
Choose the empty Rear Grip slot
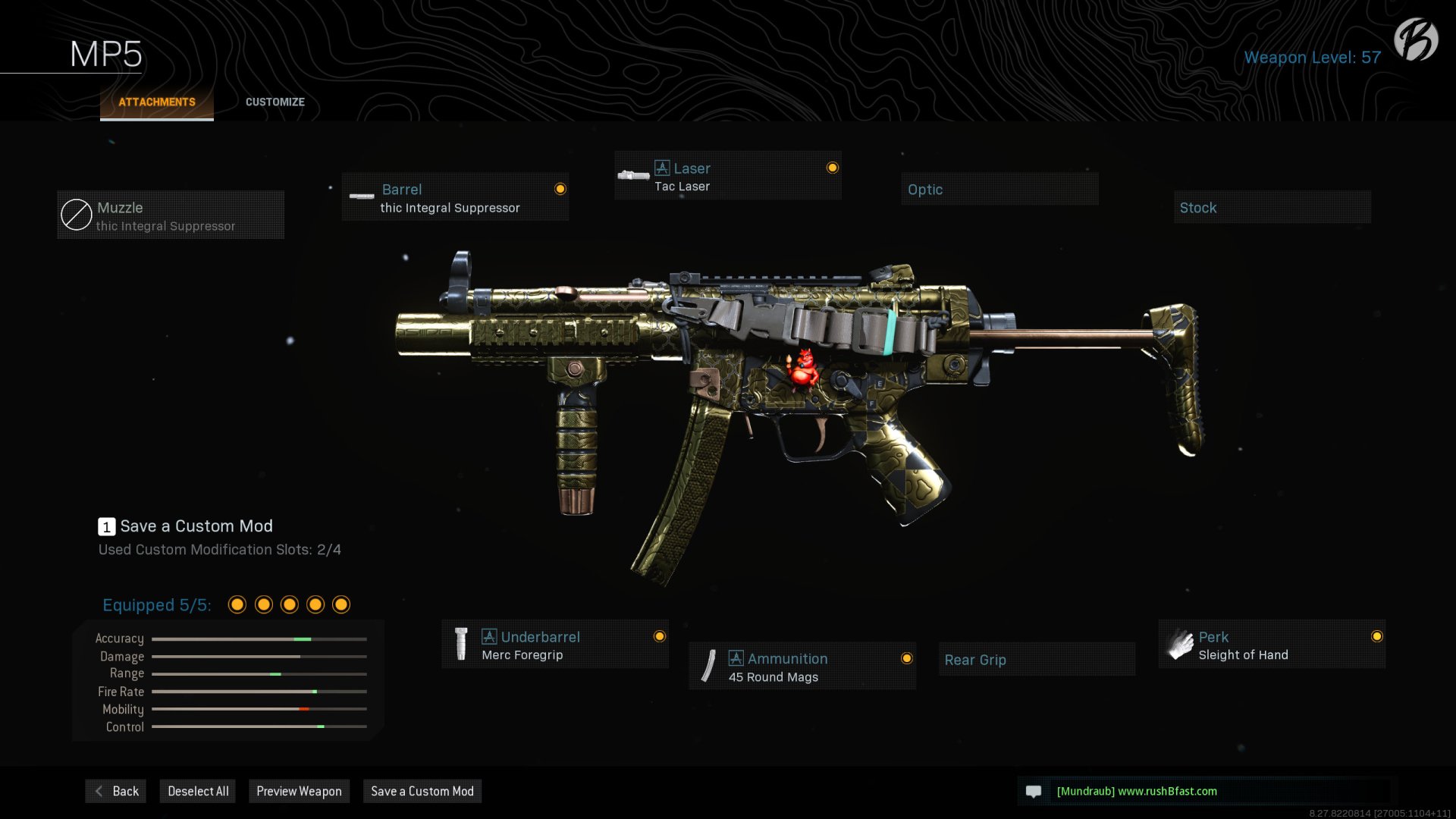click(1036, 660)
